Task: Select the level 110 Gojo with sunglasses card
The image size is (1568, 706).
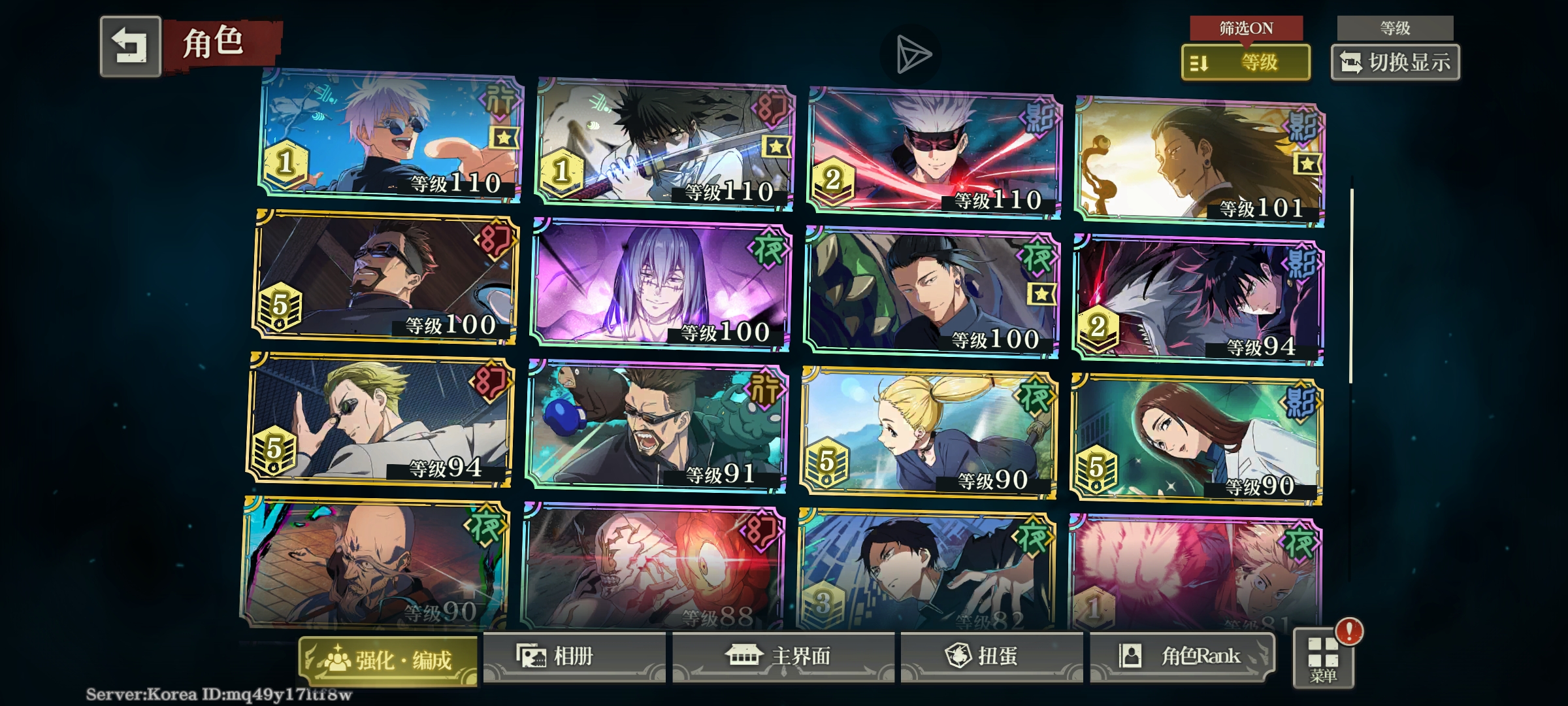Action: [391, 136]
